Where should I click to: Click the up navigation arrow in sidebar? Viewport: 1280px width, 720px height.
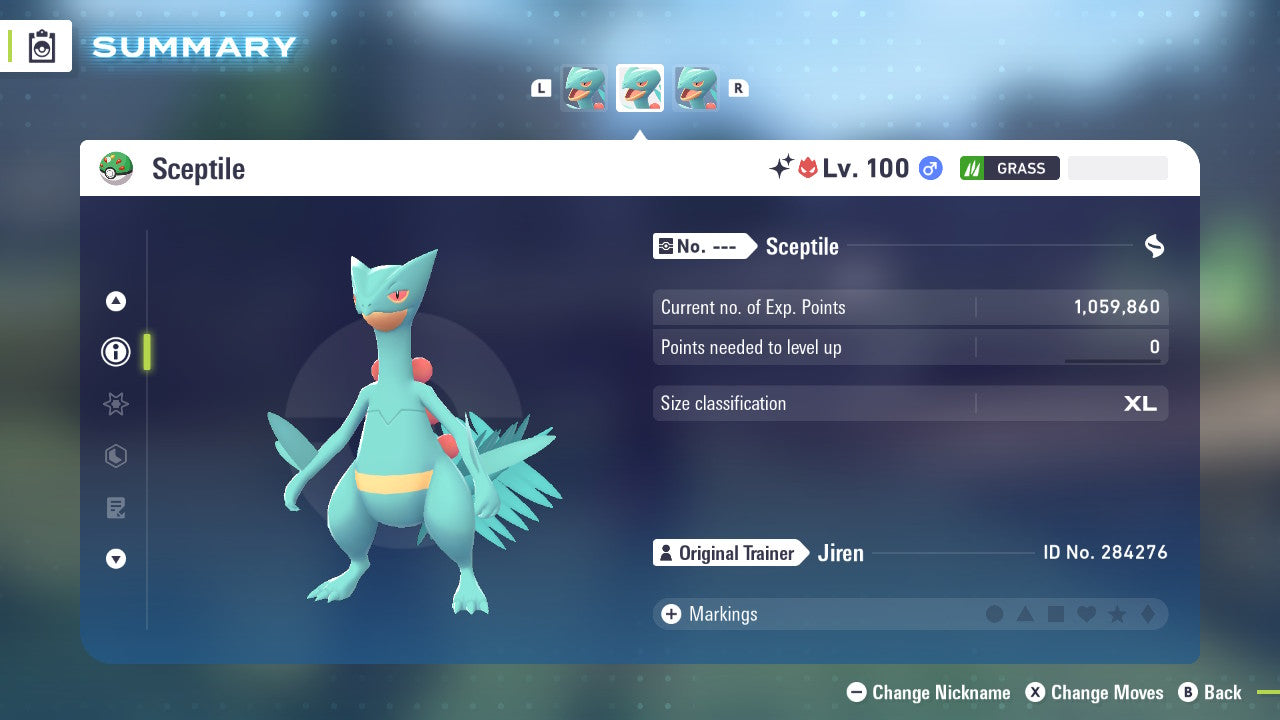116,301
